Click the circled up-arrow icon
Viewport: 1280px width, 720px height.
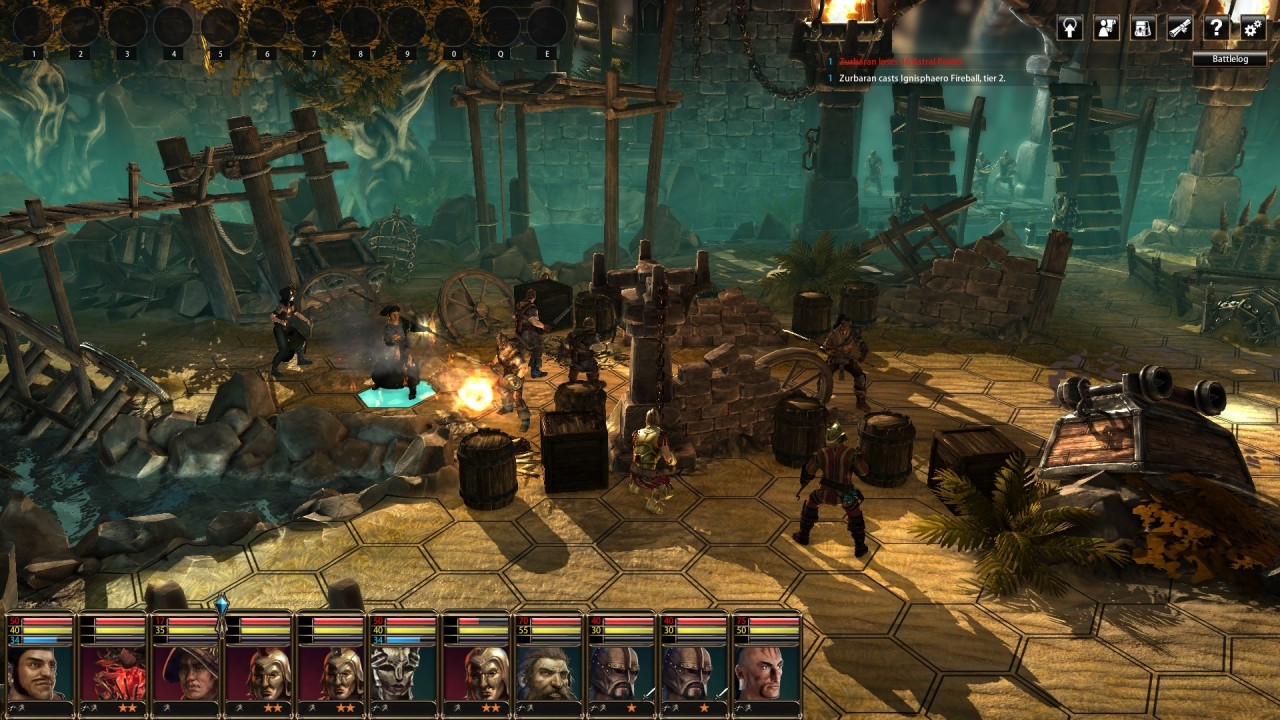[1070, 28]
